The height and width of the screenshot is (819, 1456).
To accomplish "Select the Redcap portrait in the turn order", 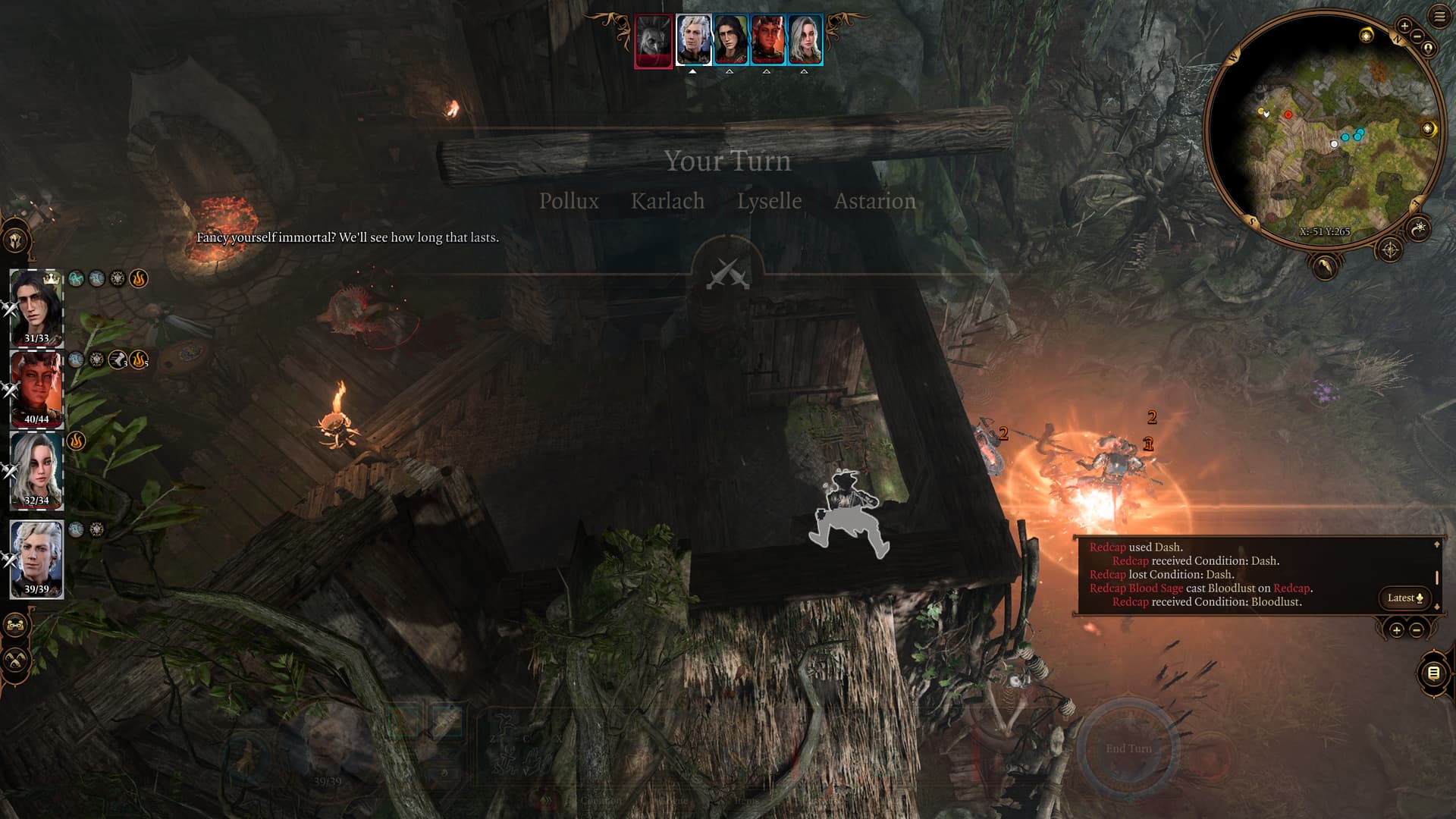I will pos(653,41).
